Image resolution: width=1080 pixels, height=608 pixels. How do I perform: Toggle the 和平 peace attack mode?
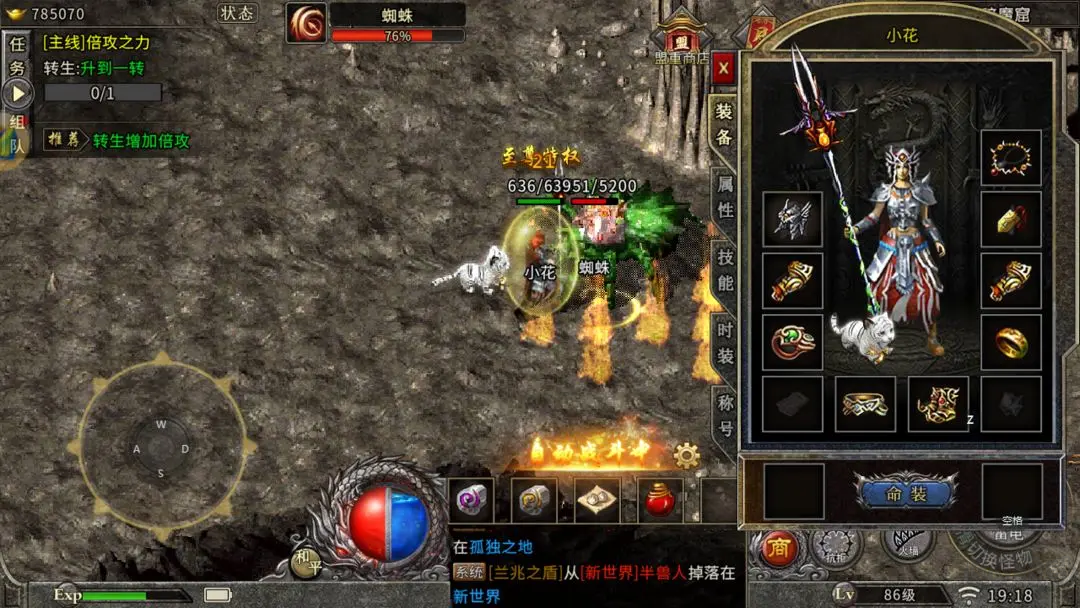[x=306, y=562]
